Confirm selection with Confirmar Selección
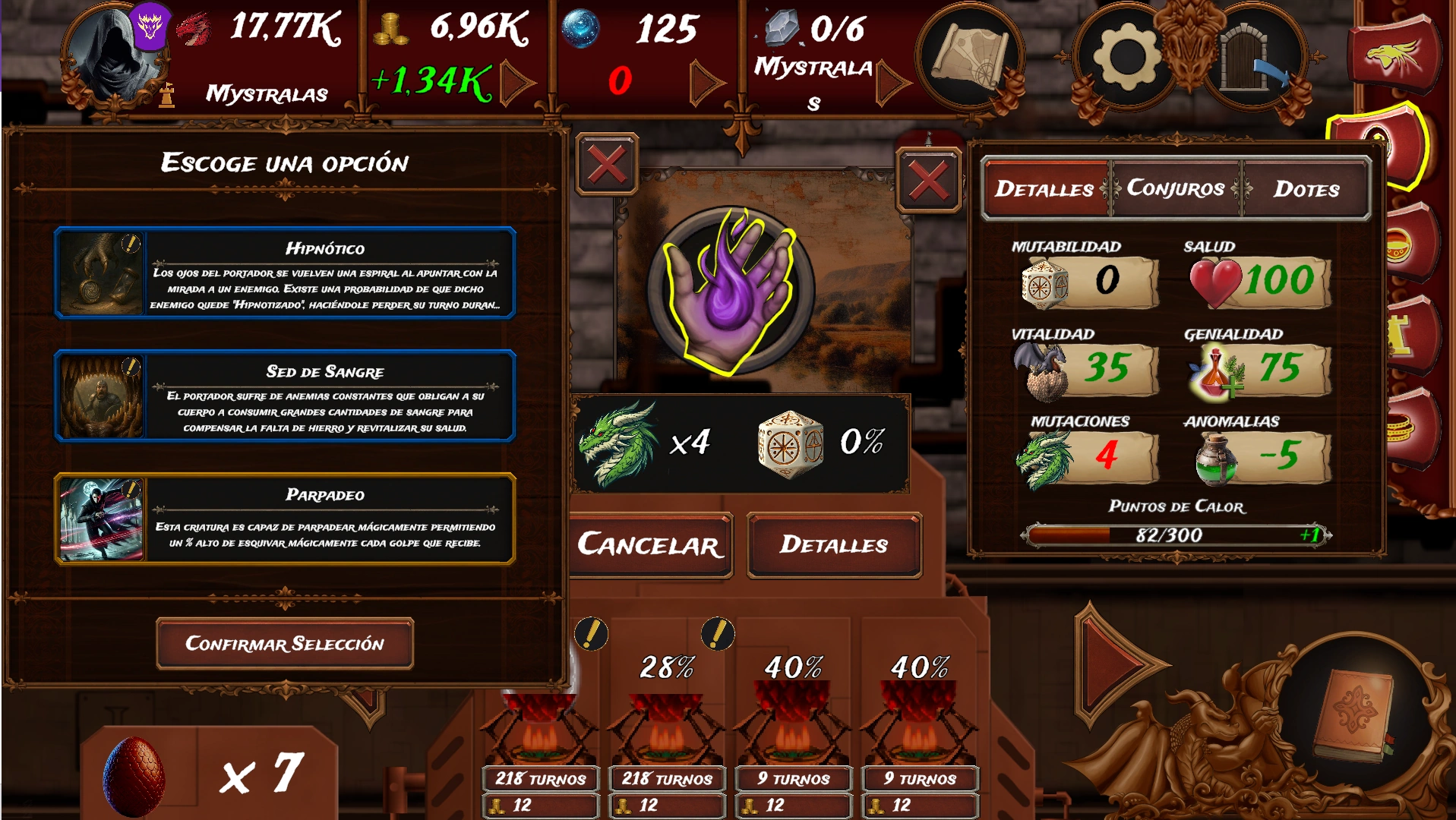The width and height of the screenshot is (1456, 820). click(x=285, y=644)
